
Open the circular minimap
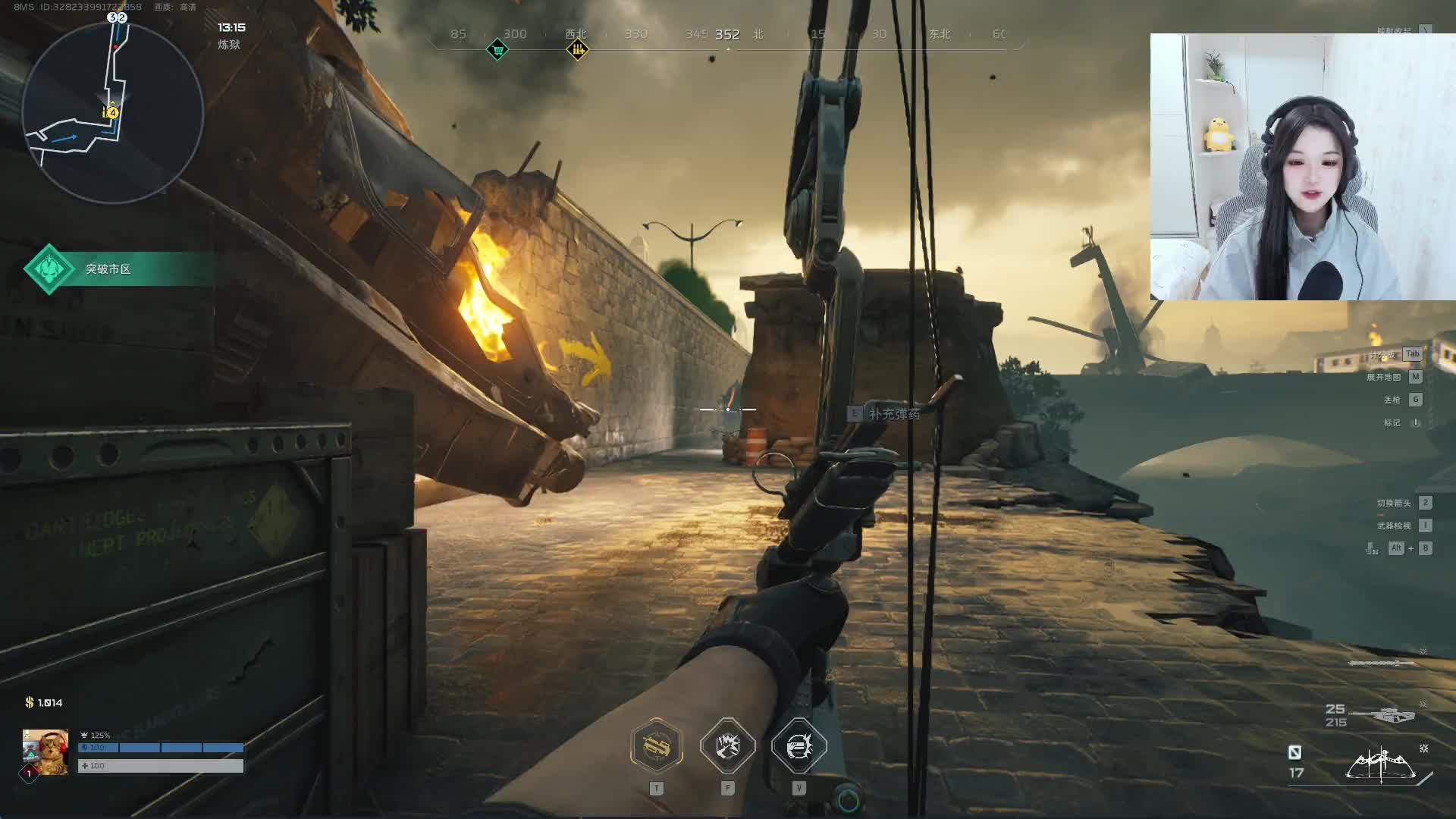tap(112, 112)
